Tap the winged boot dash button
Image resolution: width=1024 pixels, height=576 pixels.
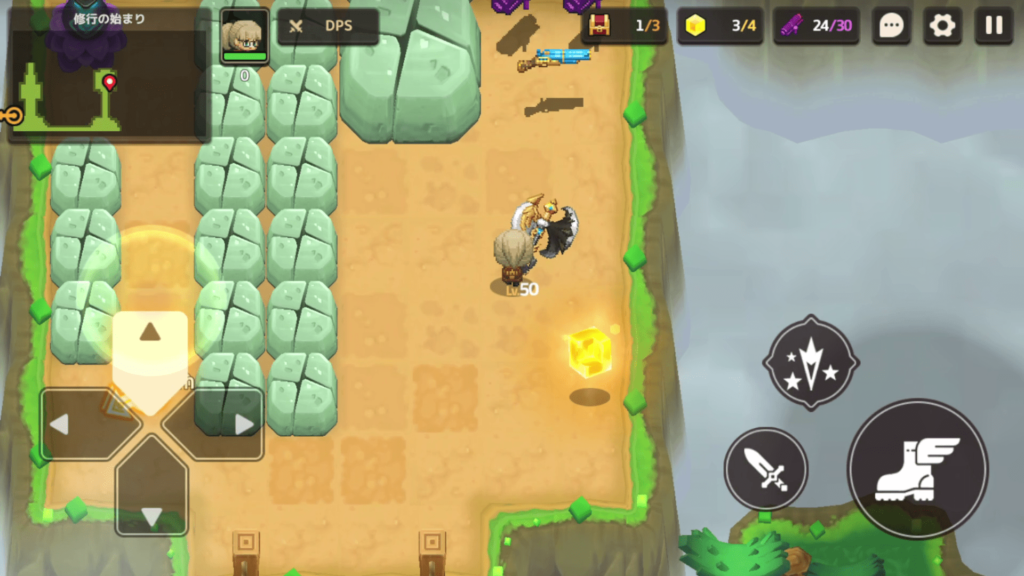[x=917, y=469]
